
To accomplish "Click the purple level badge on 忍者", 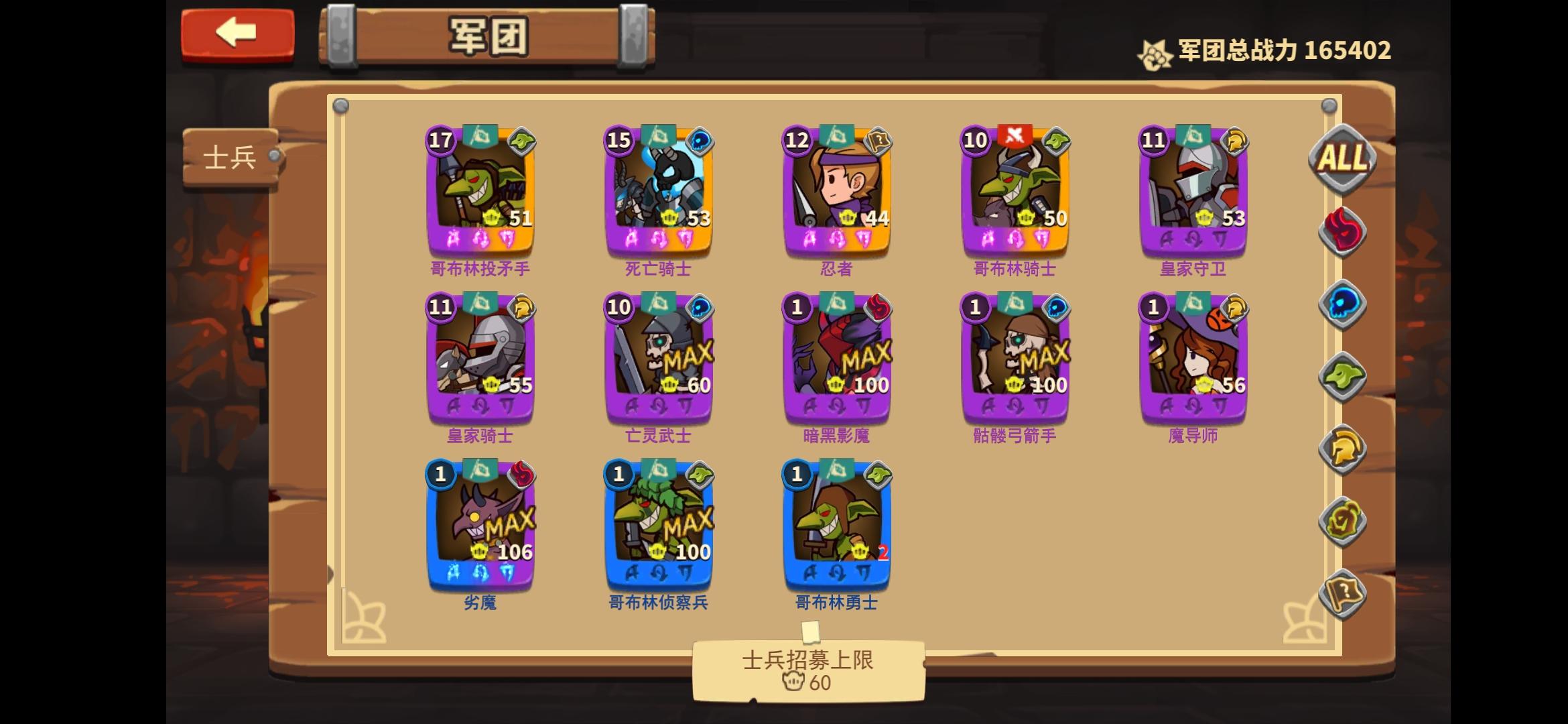I will coord(797,141).
